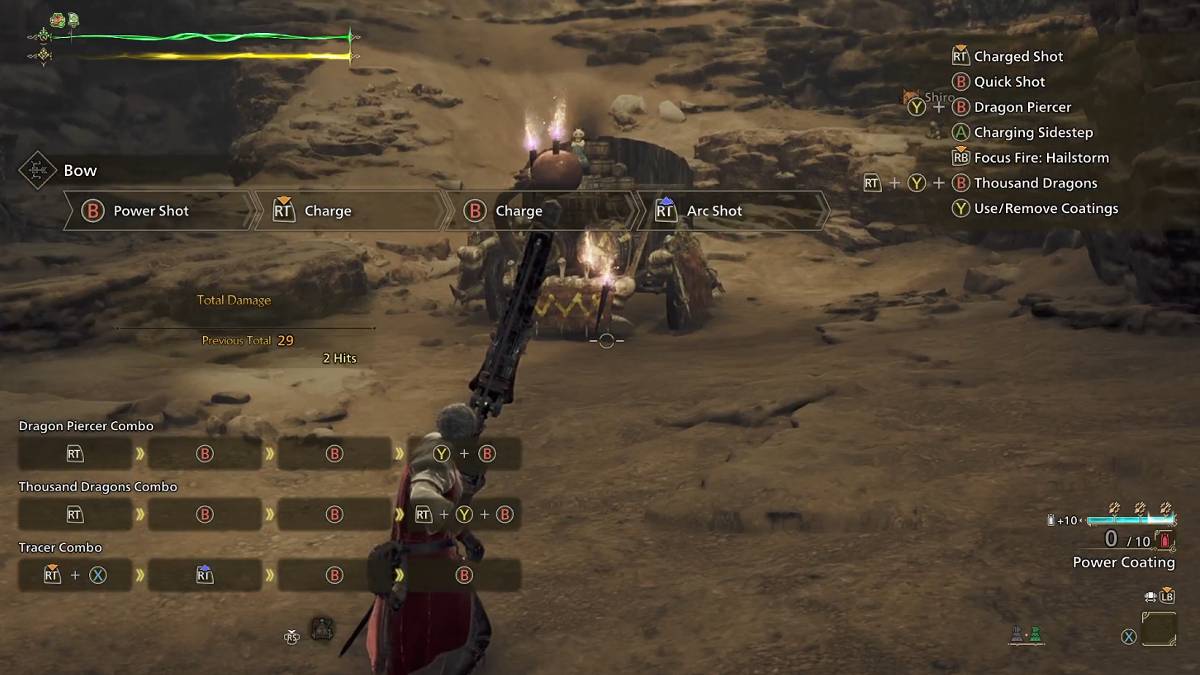Select the Power Coating indicator
The width and height of the screenshot is (1200, 675).
(1123, 562)
